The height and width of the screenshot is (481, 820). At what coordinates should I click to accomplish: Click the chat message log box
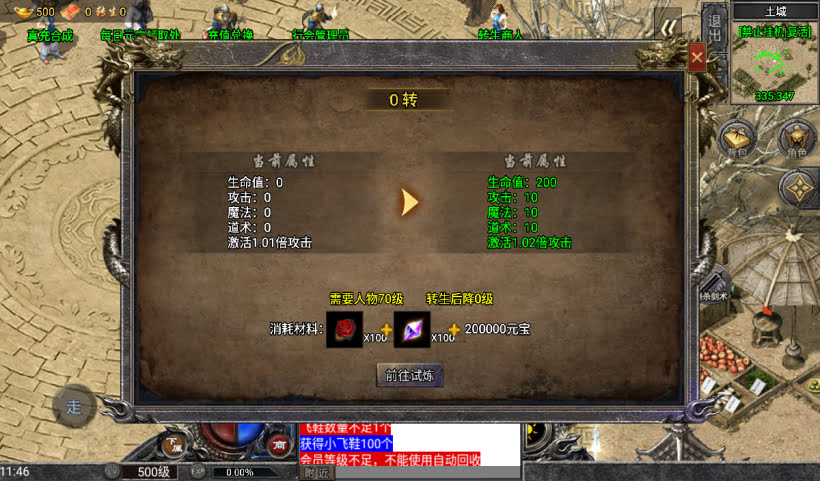(x=410, y=444)
